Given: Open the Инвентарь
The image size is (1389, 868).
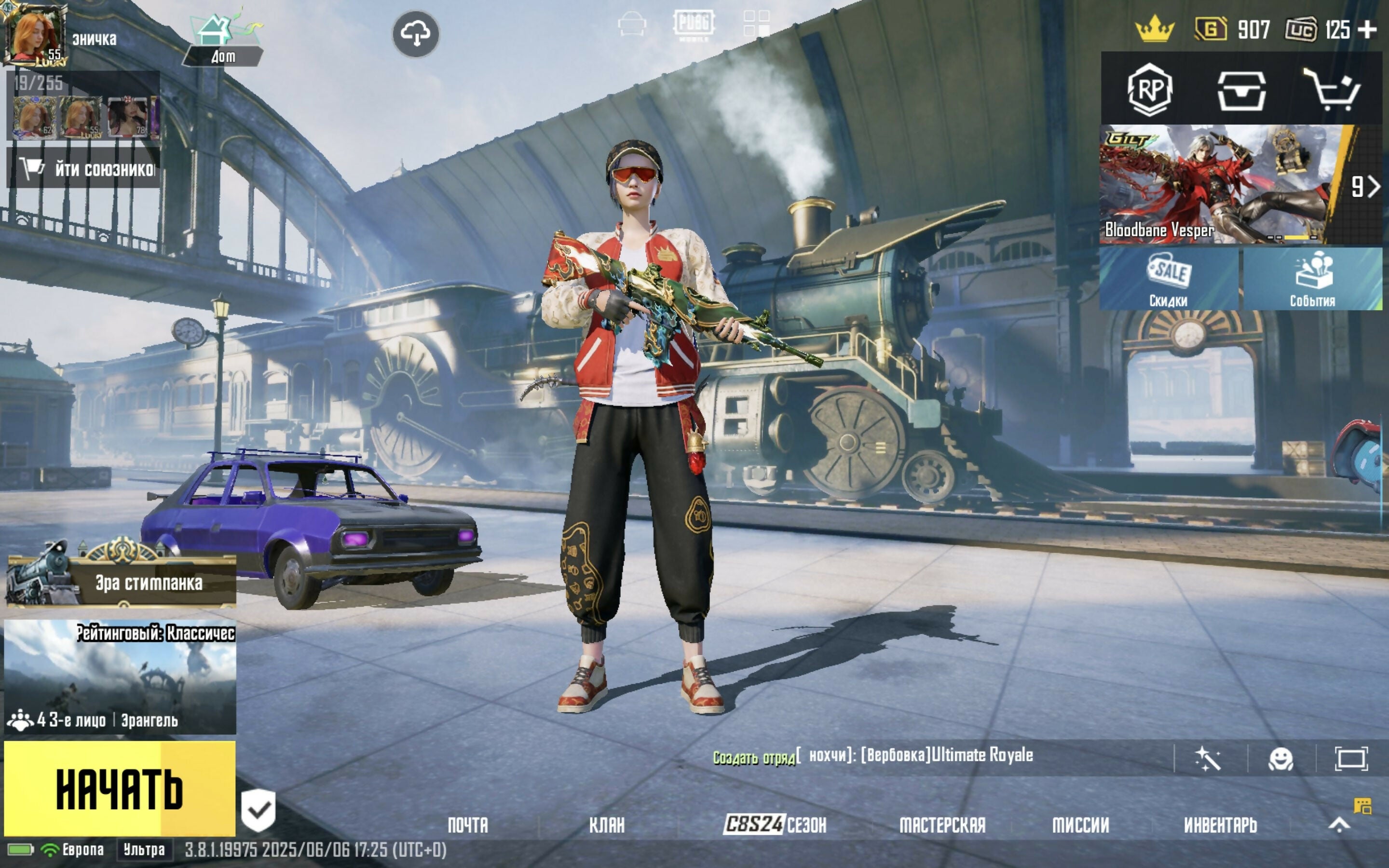Looking at the screenshot, I should tap(1220, 826).
